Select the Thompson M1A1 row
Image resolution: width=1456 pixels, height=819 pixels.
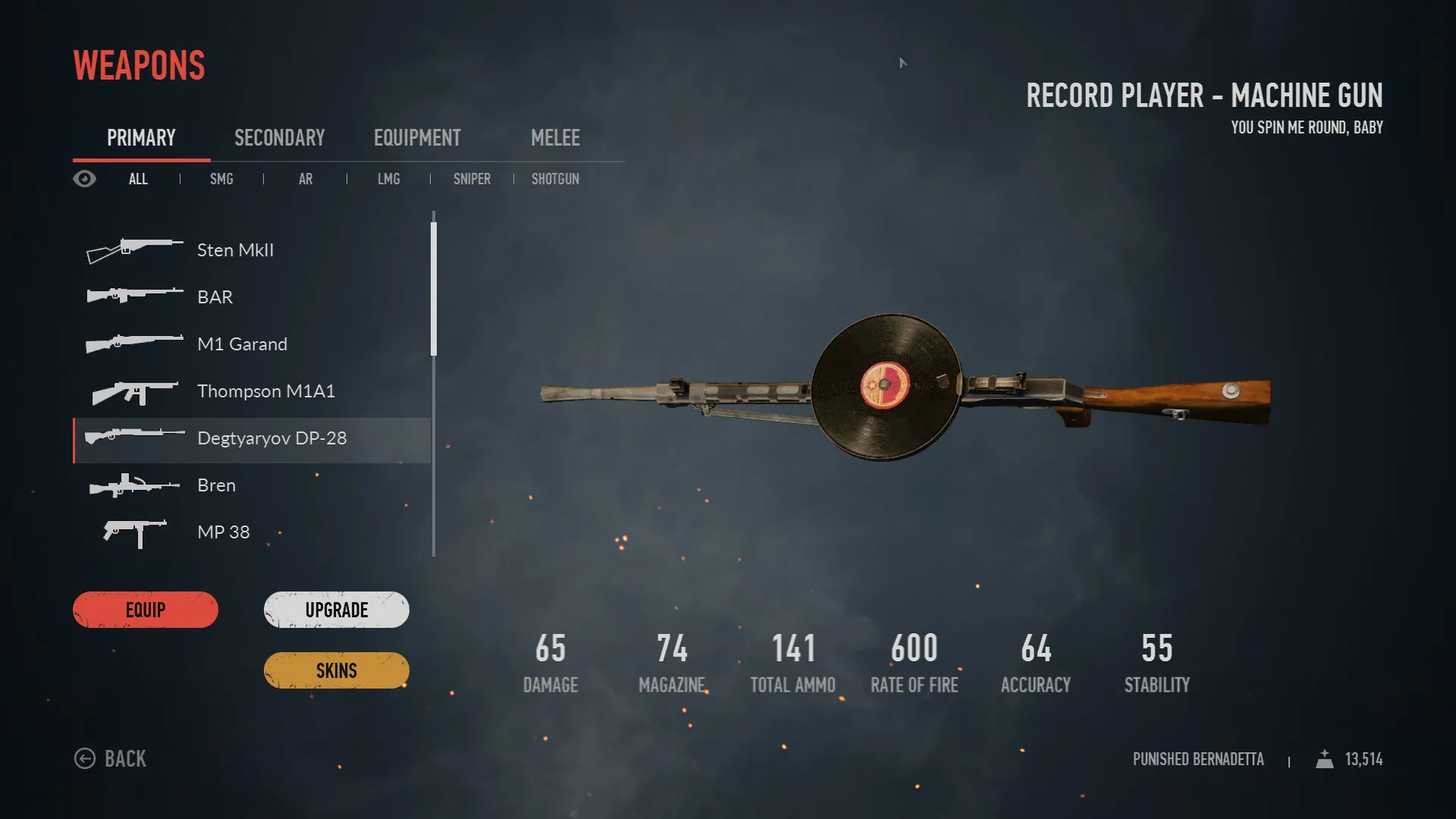(265, 391)
